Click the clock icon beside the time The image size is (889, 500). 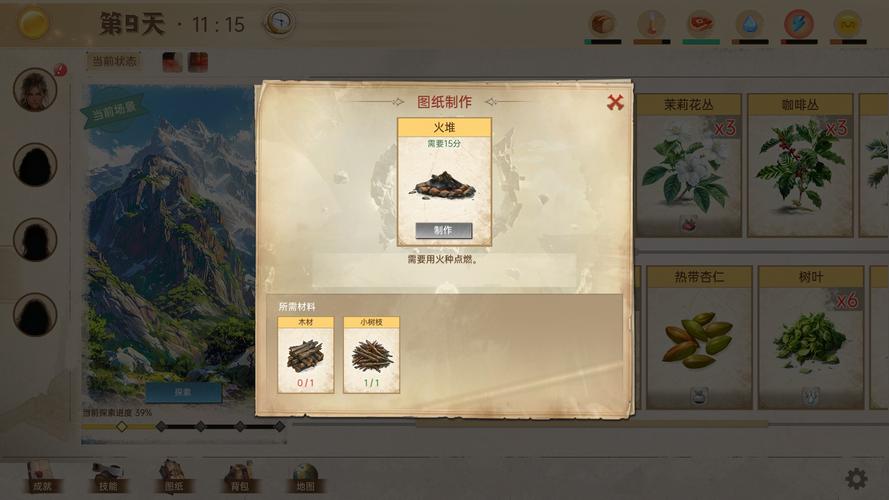point(279,23)
